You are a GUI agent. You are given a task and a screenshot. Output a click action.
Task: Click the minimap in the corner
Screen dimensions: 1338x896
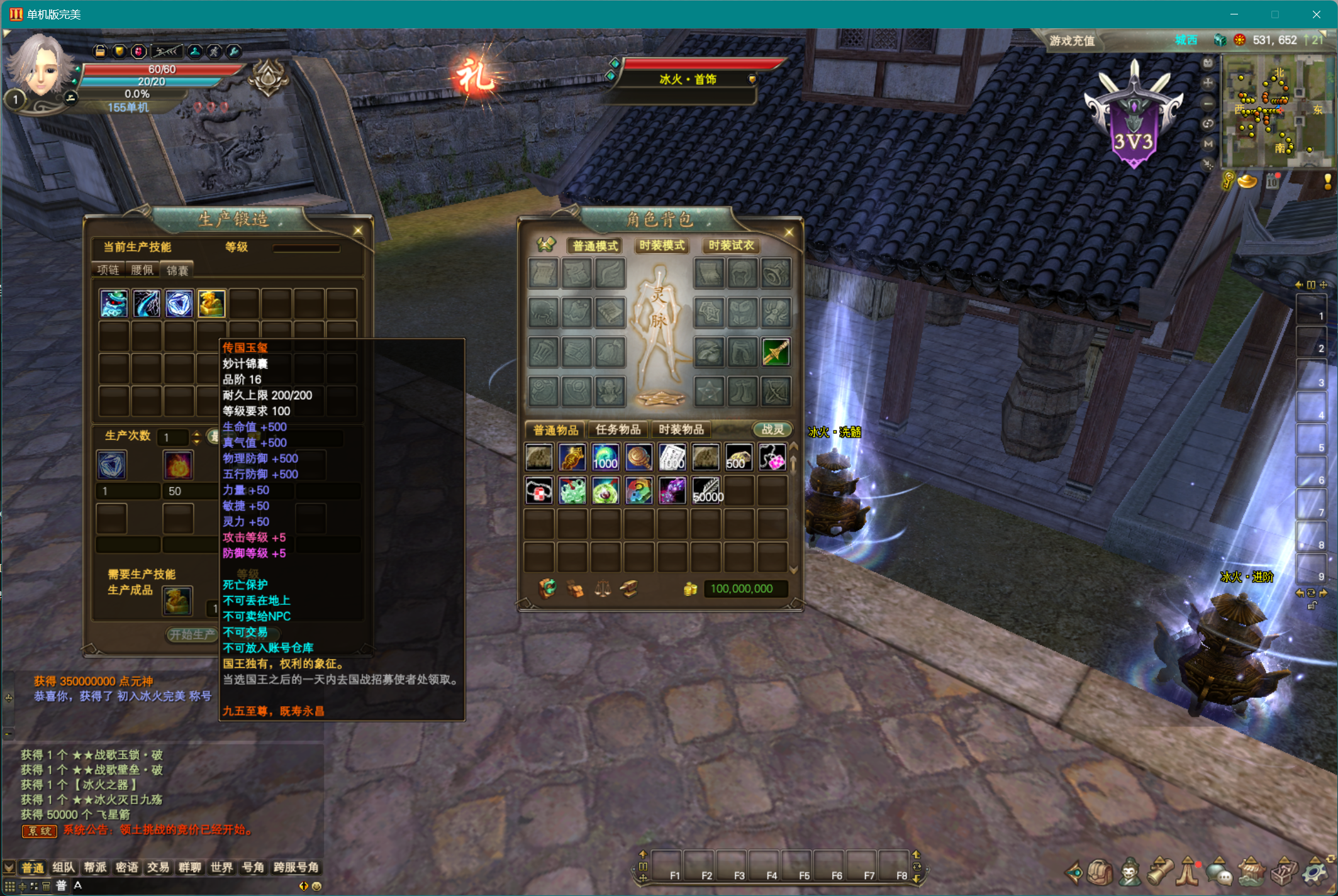pos(1276,111)
